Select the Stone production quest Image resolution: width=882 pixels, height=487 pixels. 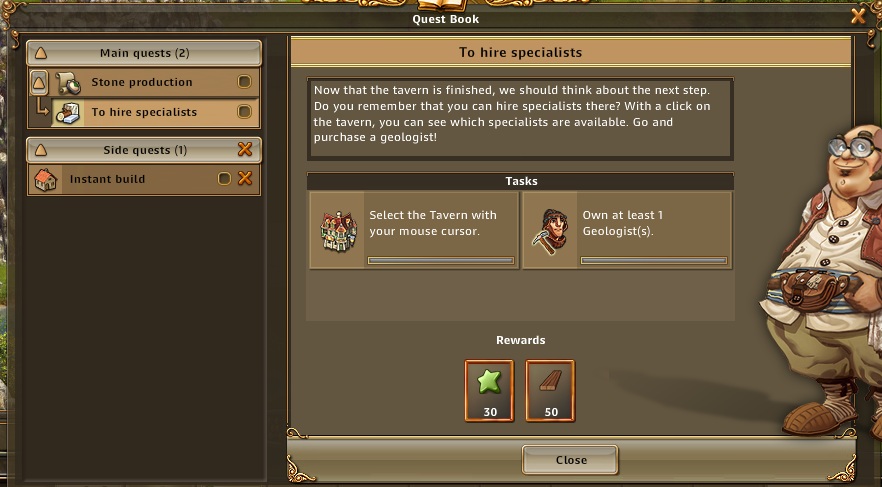(141, 82)
